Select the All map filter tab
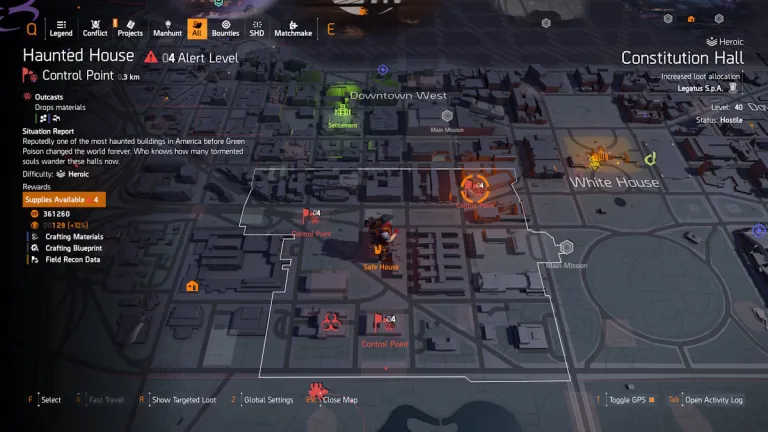This screenshot has width=768, height=432. 197,27
